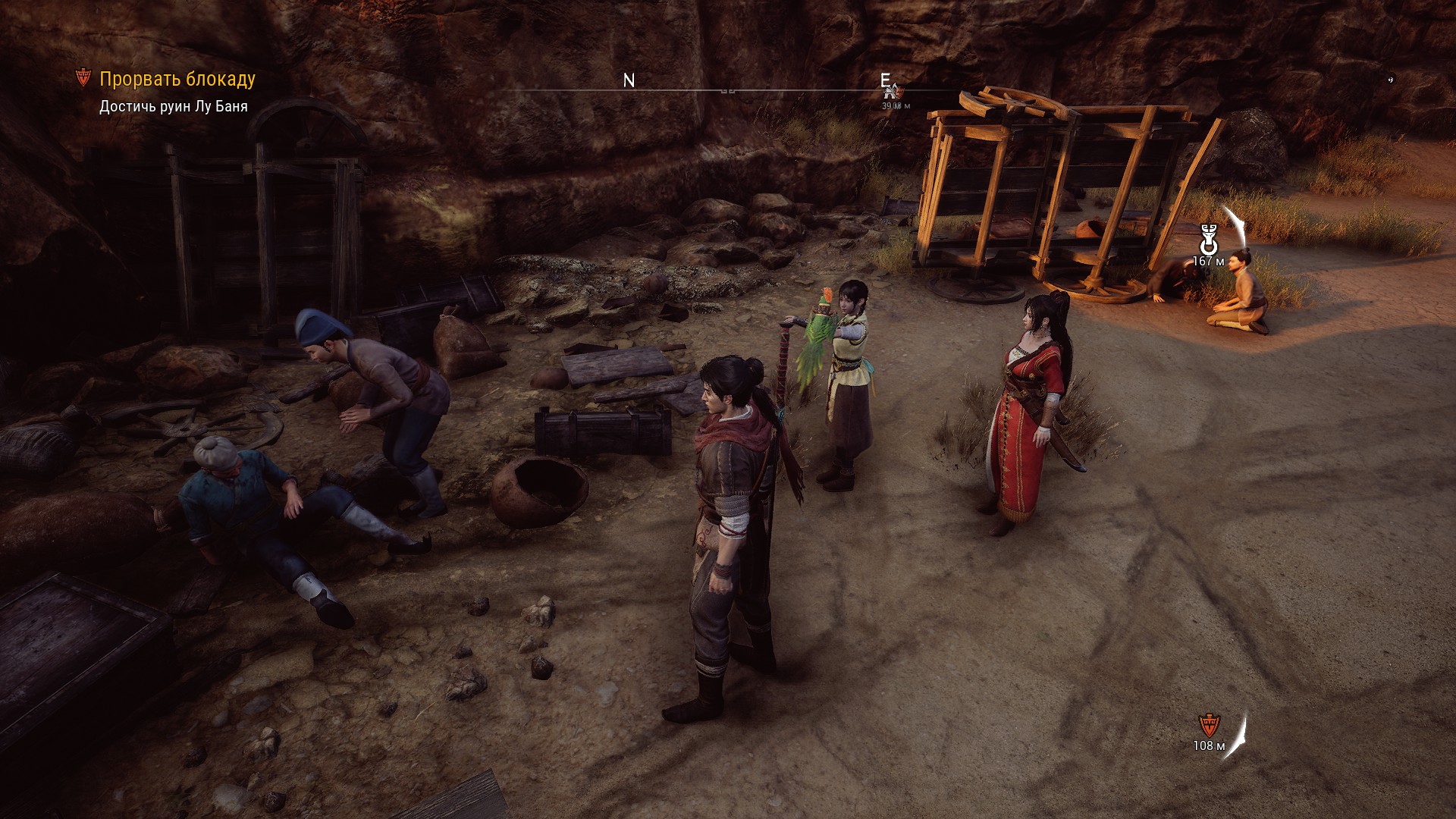This screenshot has width=1456, height=819.
Task: Select the white waypoint marker showing 167 м
Action: (x=1208, y=240)
